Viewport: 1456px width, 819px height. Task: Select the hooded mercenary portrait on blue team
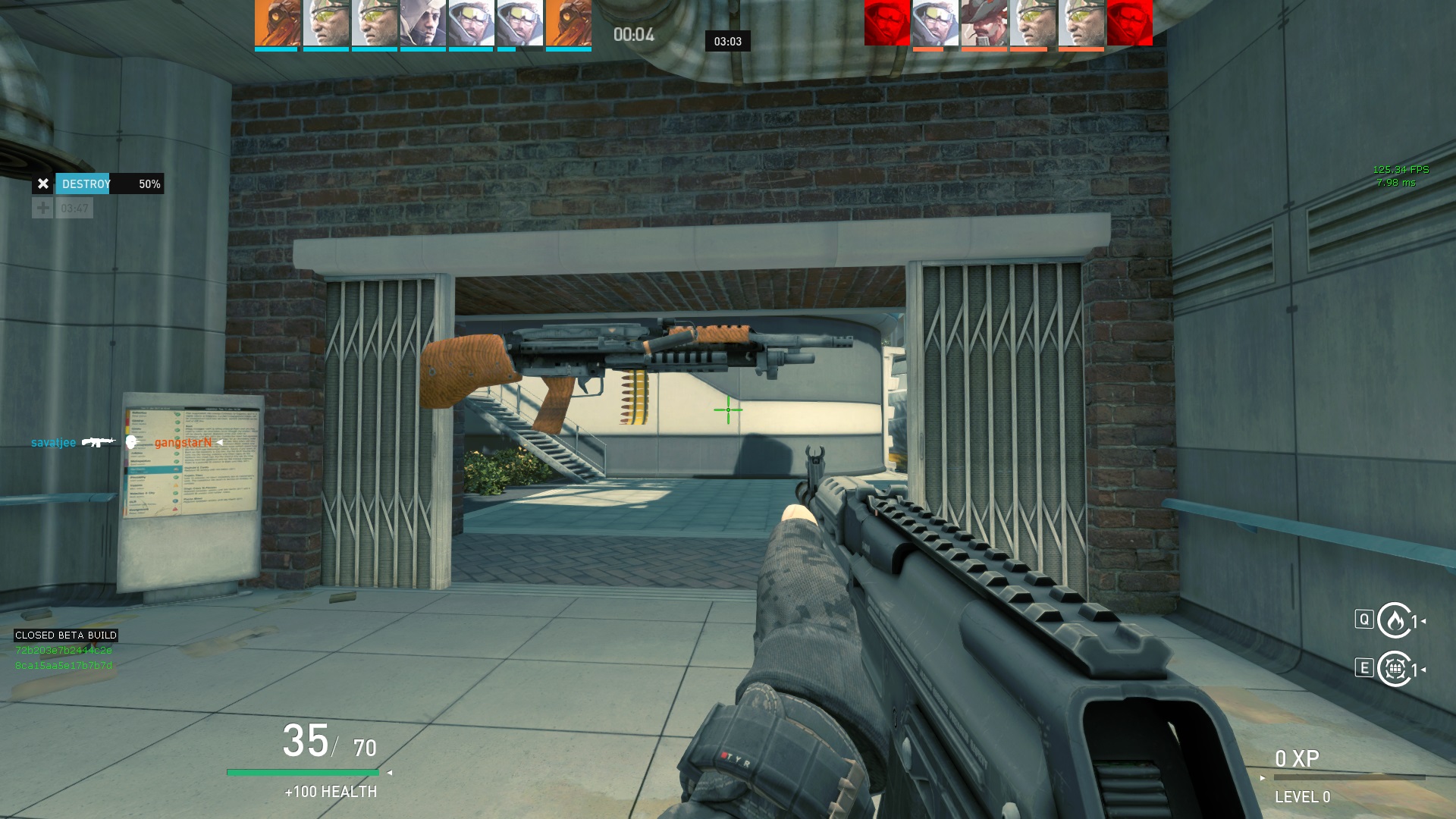(423, 24)
